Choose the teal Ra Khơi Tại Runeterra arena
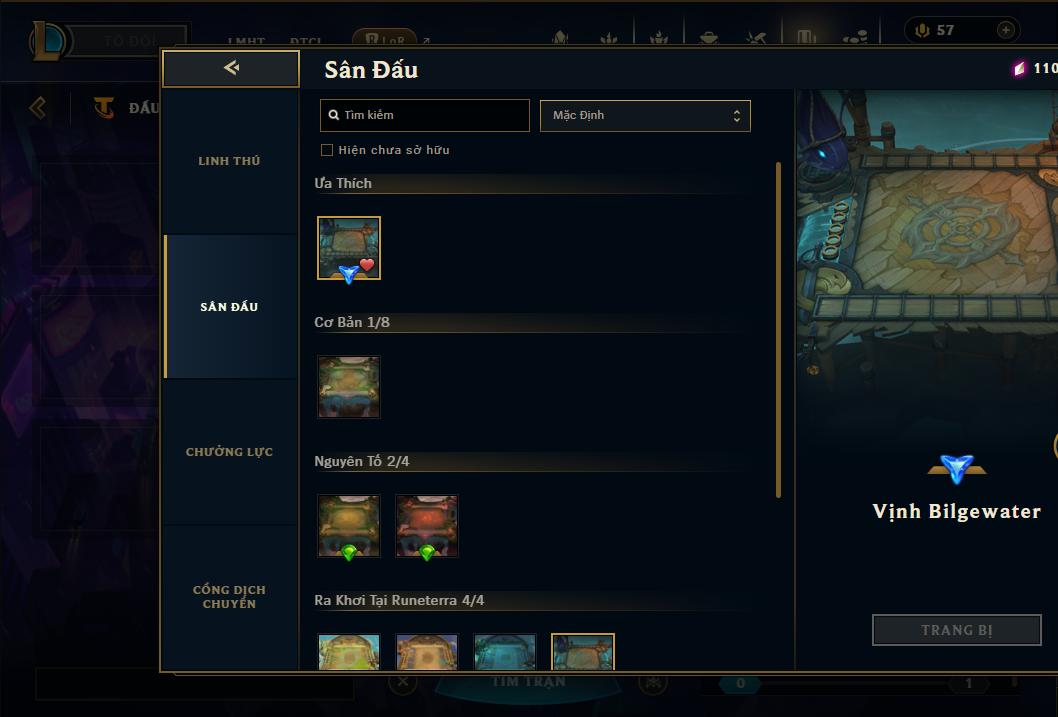This screenshot has width=1058, height=717. (505, 652)
